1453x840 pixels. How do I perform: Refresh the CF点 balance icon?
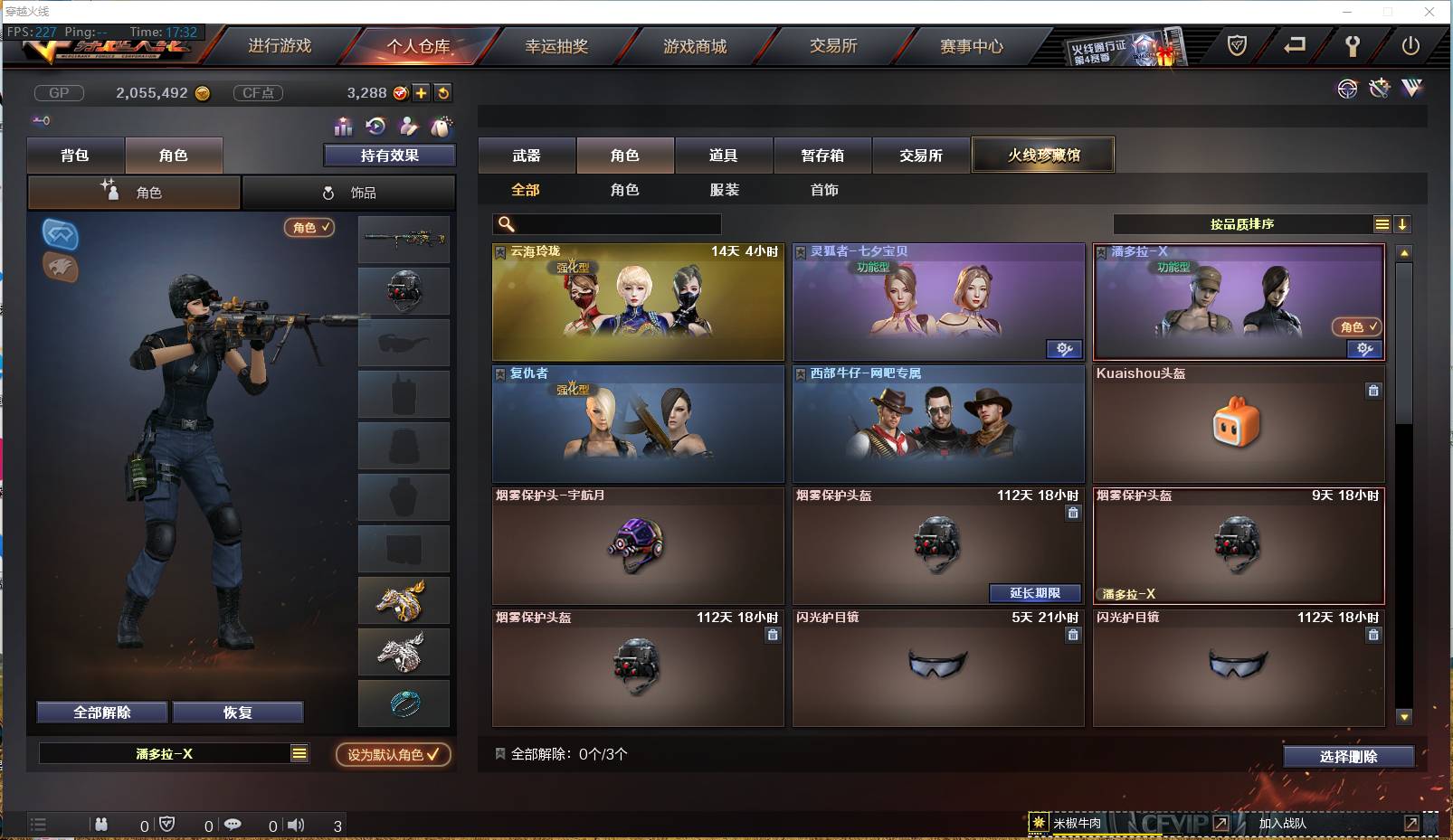(443, 92)
